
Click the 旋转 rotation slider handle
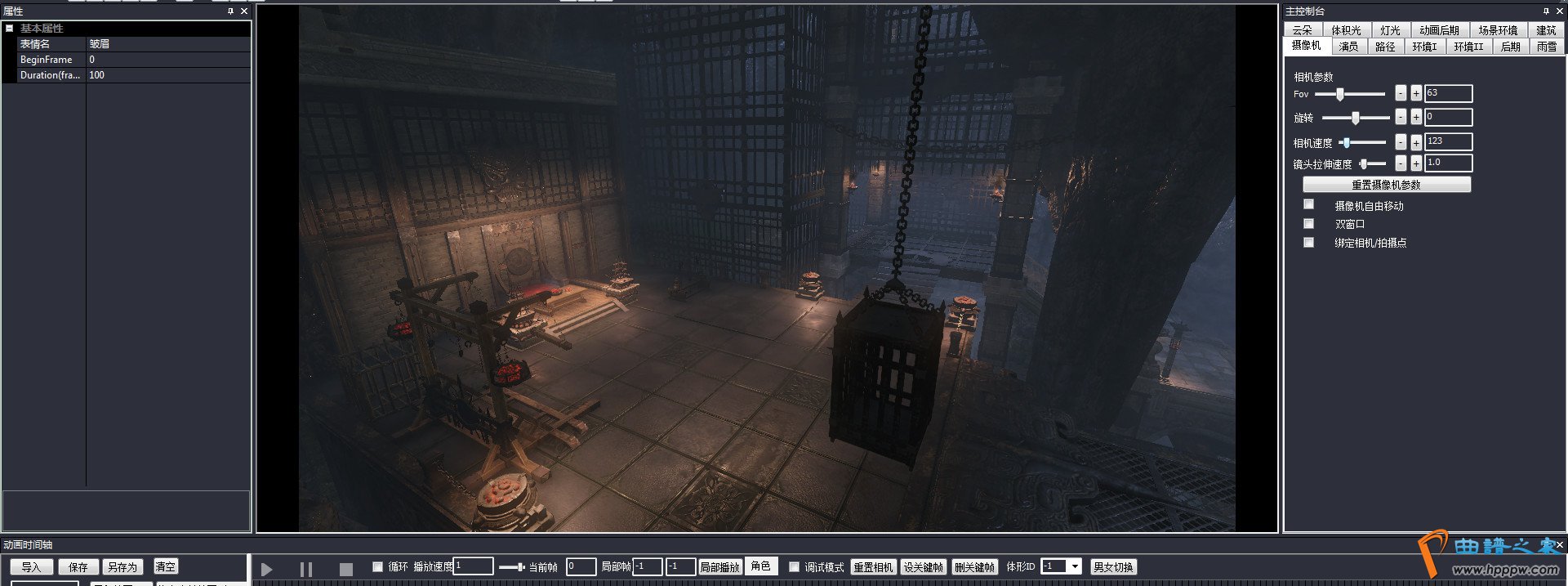click(1356, 118)
